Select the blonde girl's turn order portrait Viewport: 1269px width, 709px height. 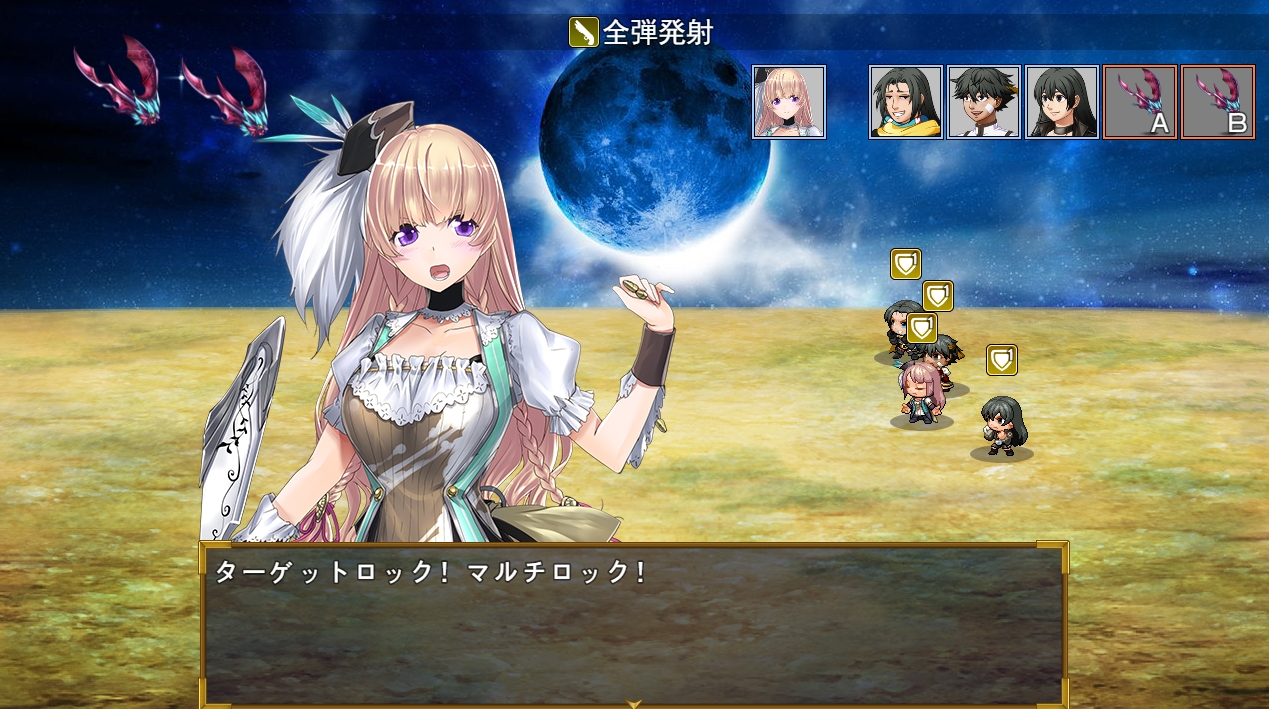point(789,102)
